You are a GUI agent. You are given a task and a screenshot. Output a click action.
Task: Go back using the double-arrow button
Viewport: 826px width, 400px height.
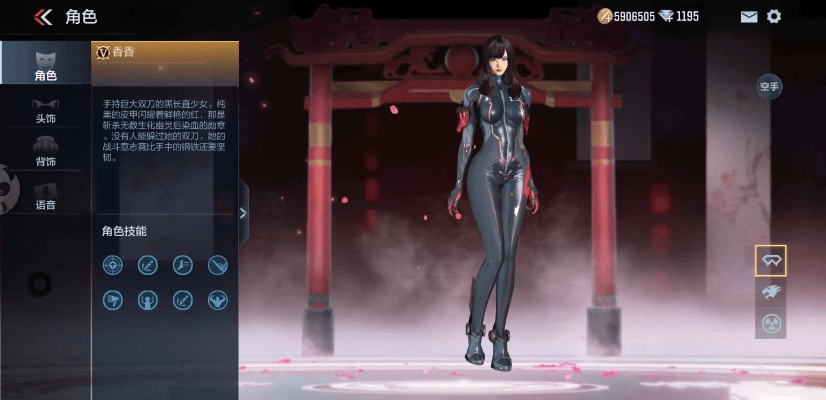pos(43,16)
